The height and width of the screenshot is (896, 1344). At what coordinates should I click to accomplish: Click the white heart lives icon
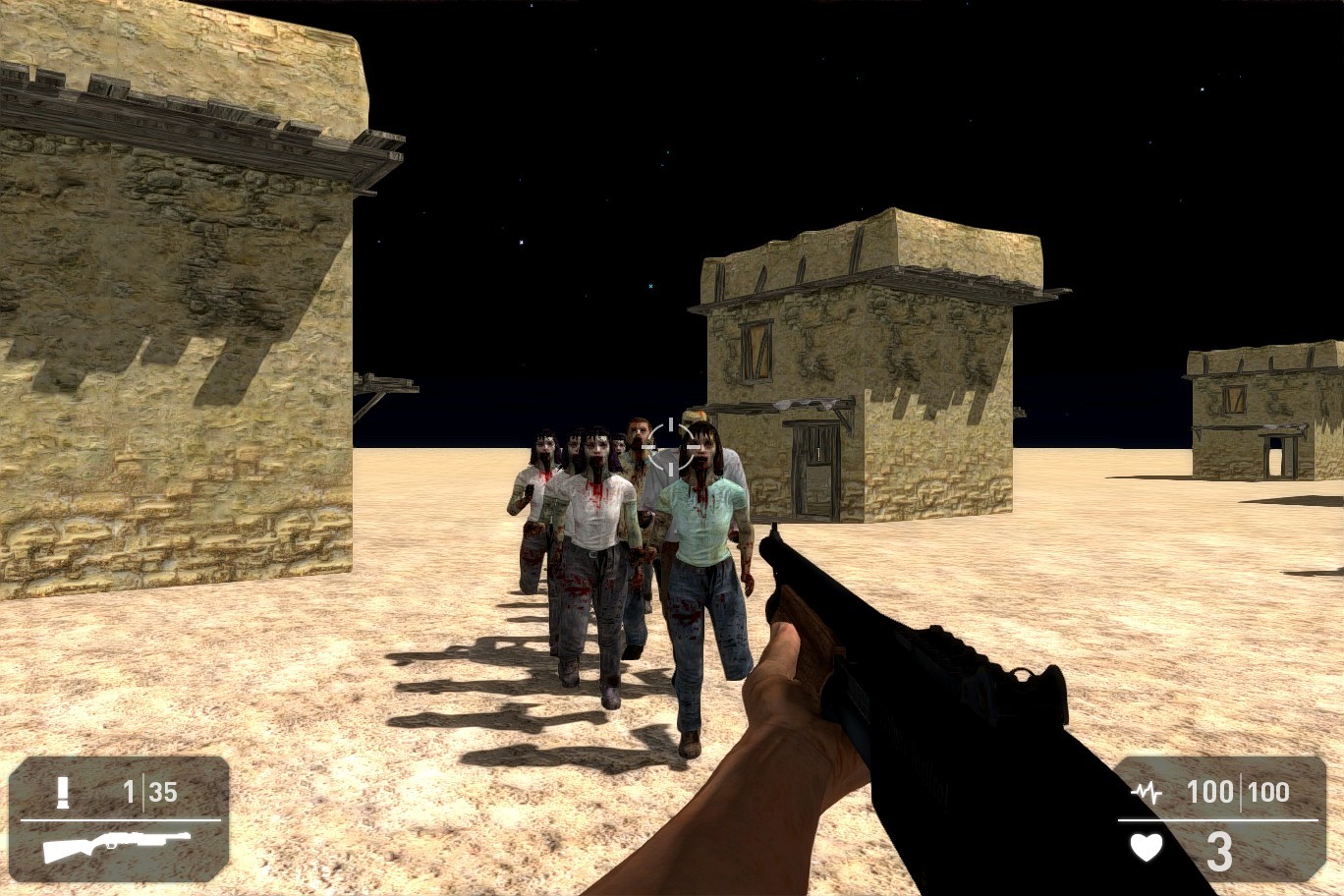click(x=1146, y=845)
